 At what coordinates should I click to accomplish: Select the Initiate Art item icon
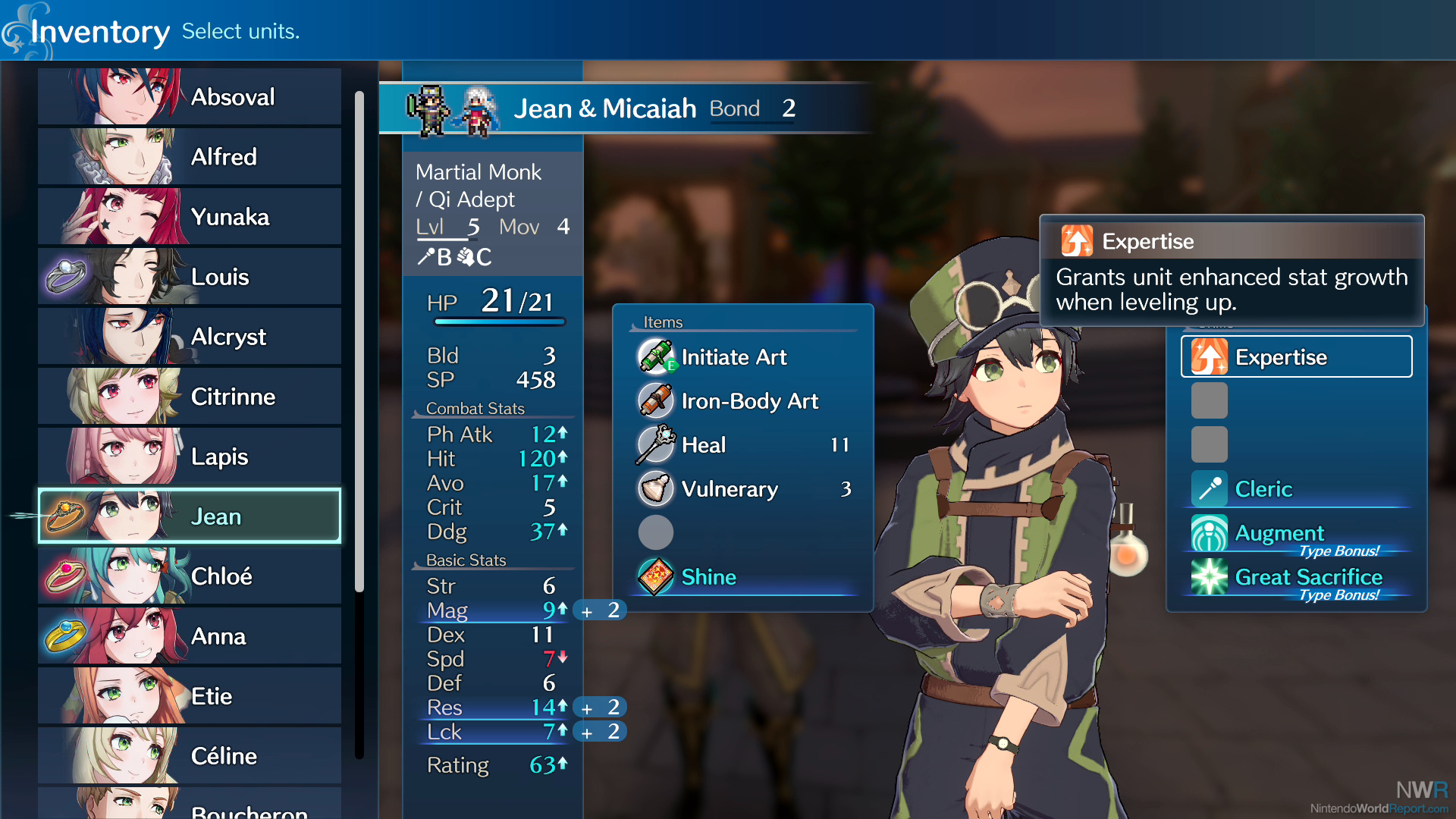(x=655, y=357)
